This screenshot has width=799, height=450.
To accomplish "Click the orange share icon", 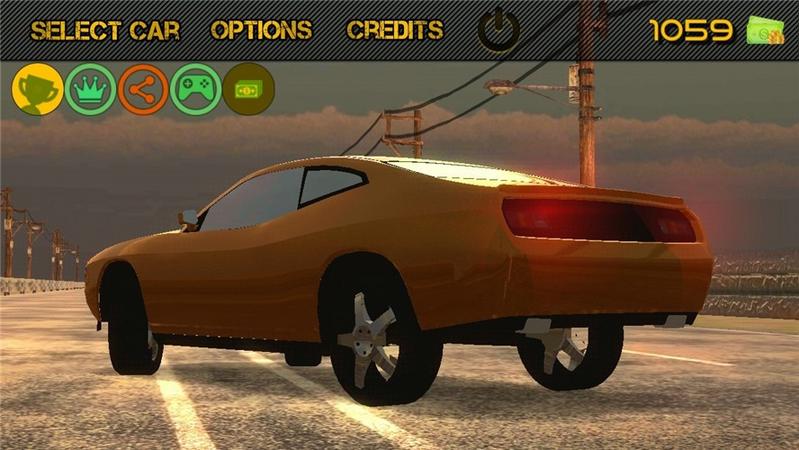I will point(143,89).
